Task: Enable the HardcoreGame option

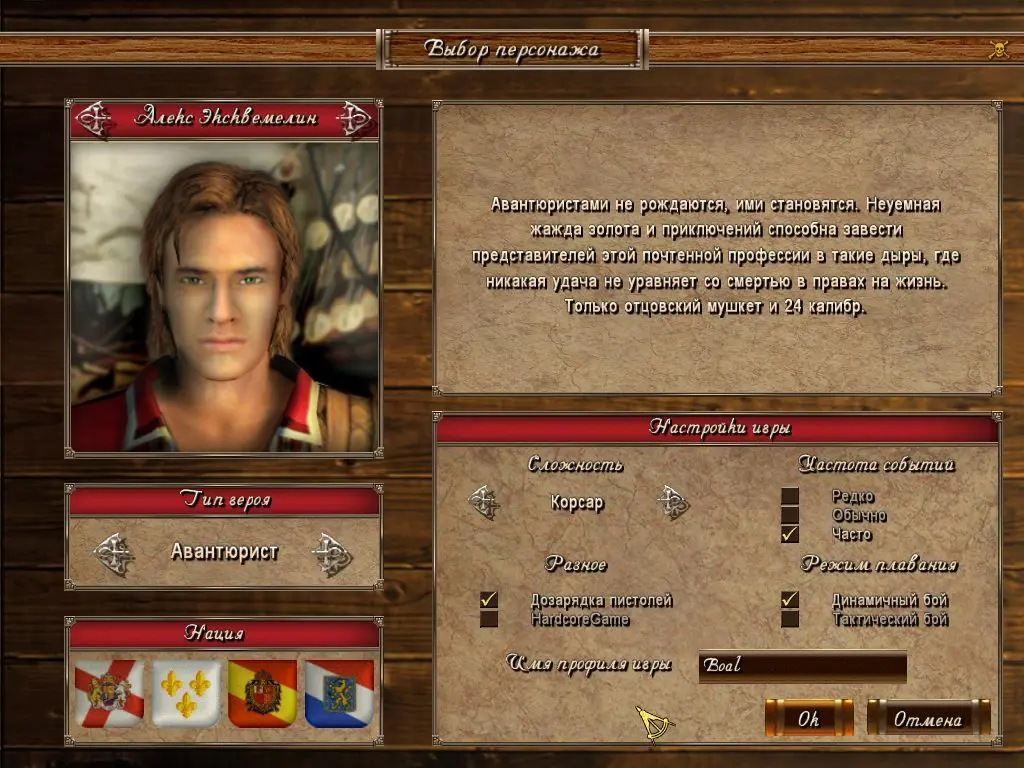Action: 489,619
